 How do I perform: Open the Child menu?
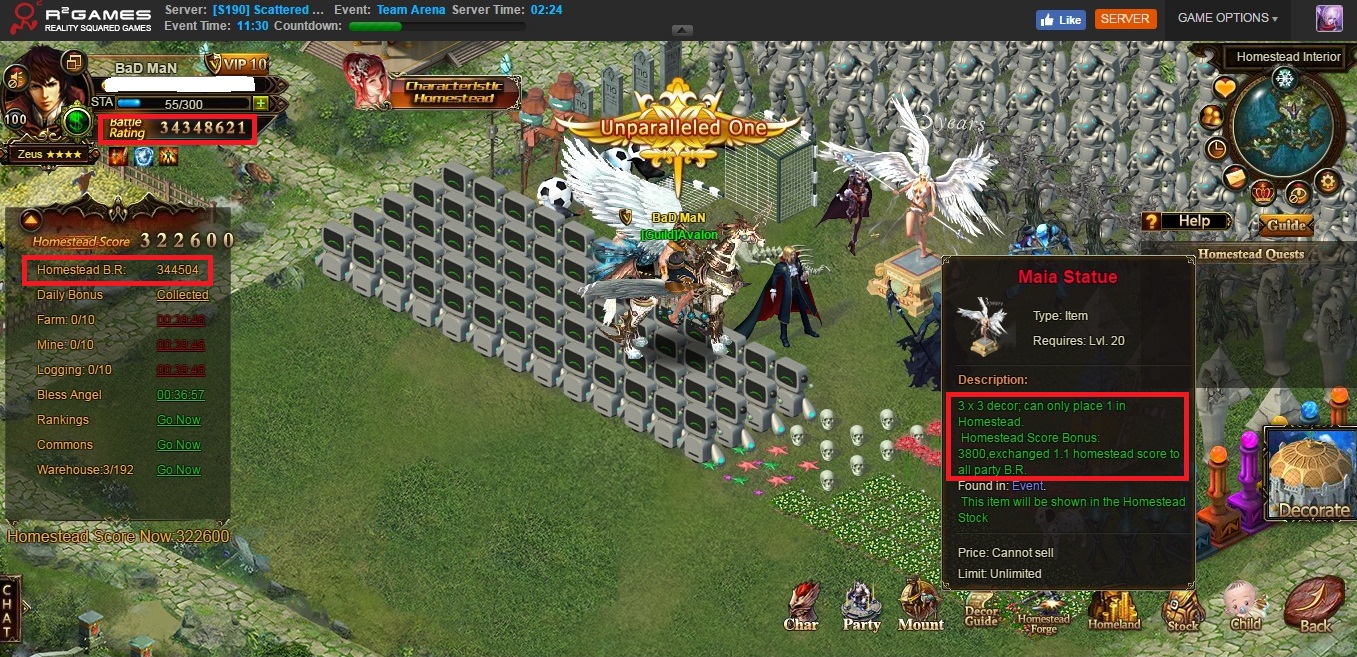click(1245, 606)
